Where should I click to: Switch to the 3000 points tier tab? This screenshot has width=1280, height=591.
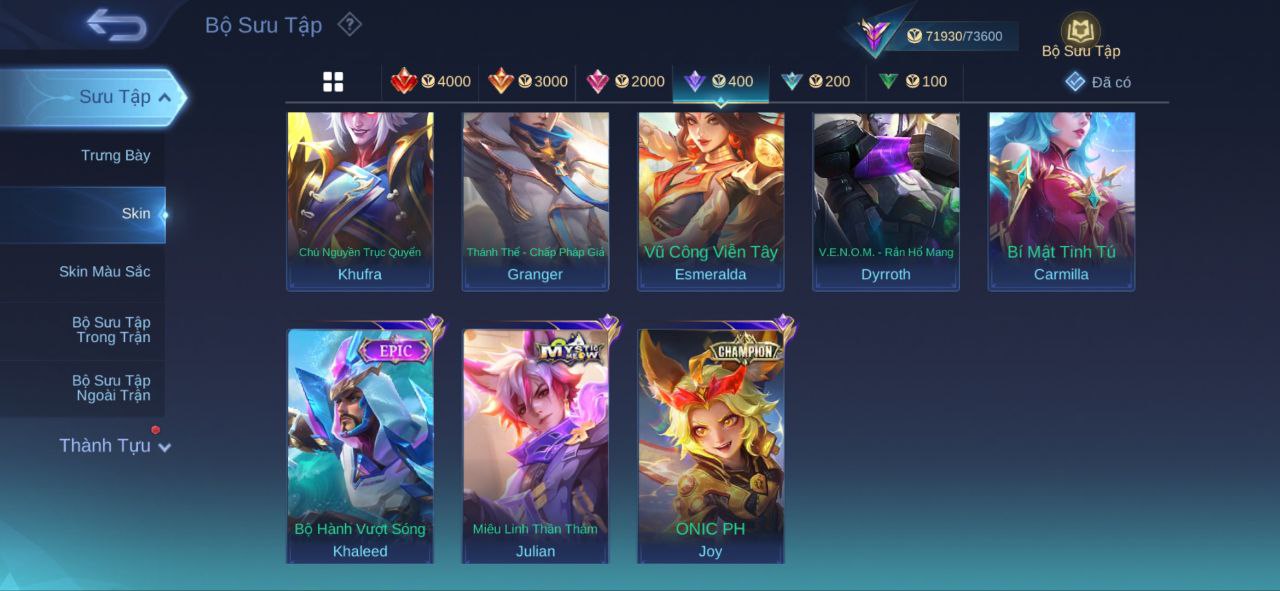click(528, 82)
